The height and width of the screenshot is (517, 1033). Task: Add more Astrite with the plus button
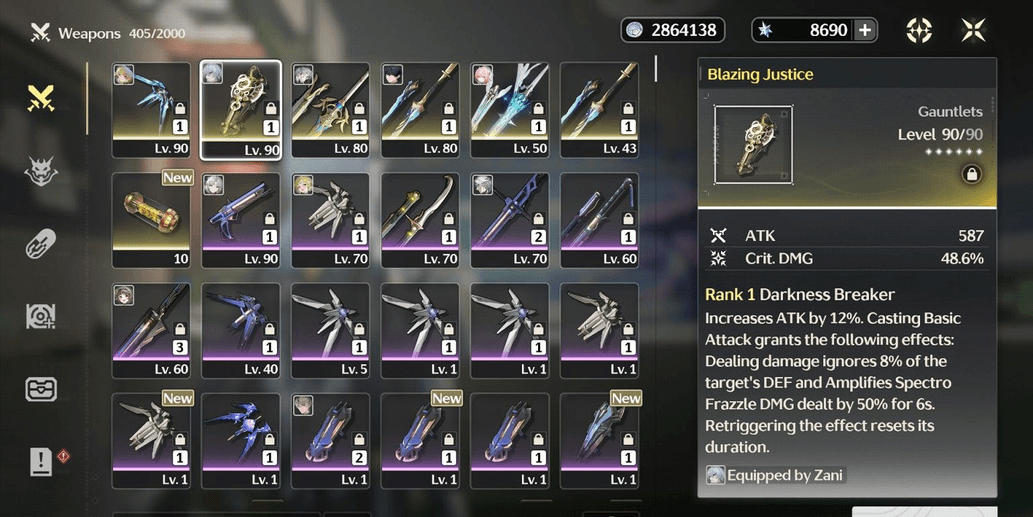(865, 30)
